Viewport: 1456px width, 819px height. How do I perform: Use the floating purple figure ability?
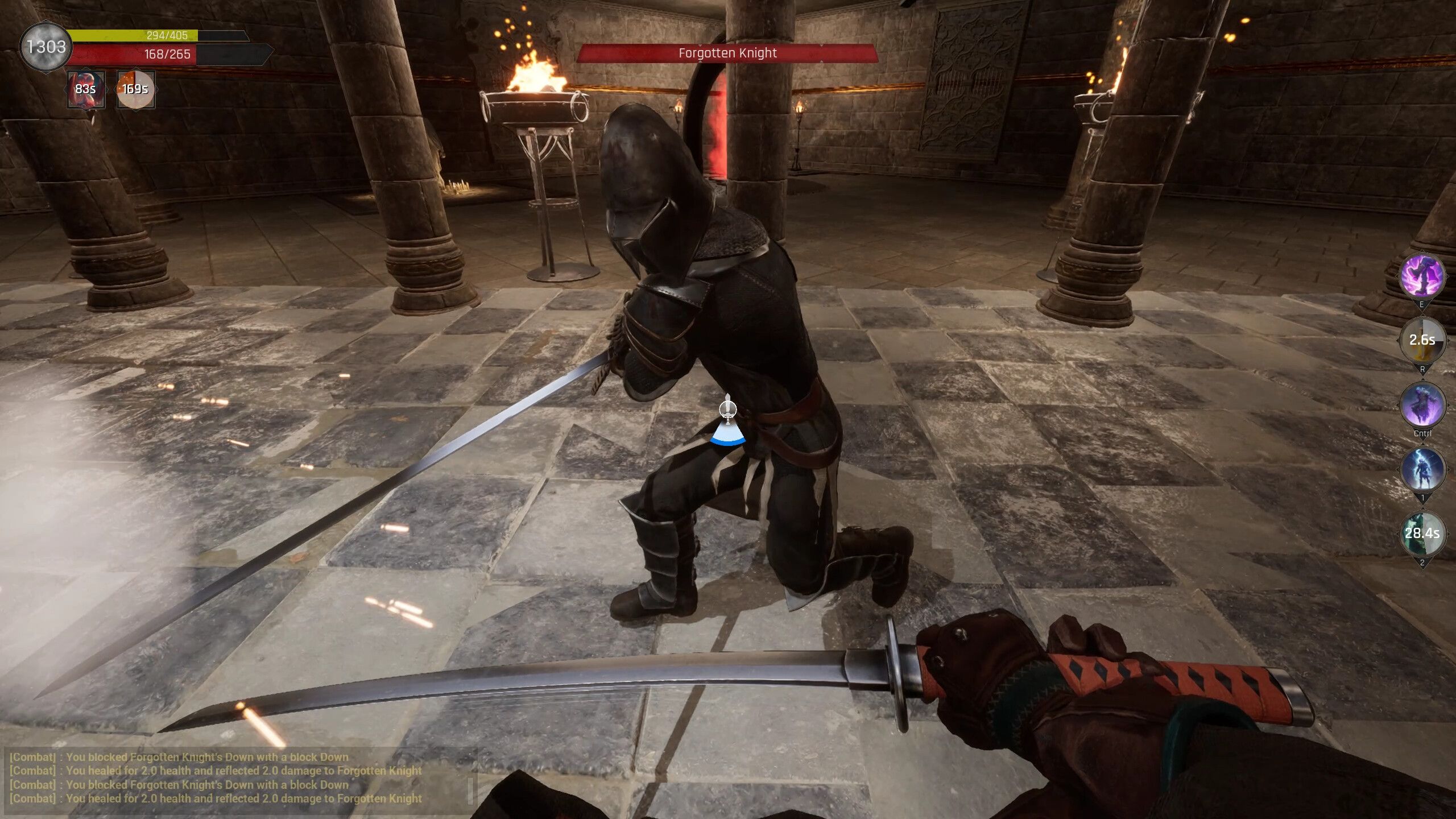pos(1422,404)
